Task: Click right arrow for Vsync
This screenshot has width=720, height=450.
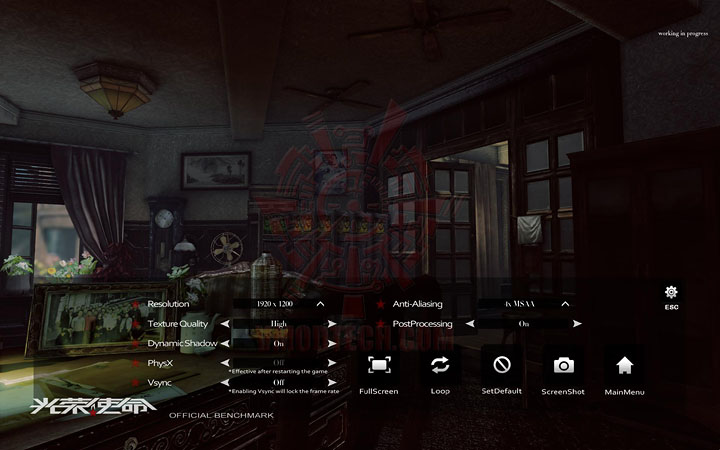Action: click(332, 382)
